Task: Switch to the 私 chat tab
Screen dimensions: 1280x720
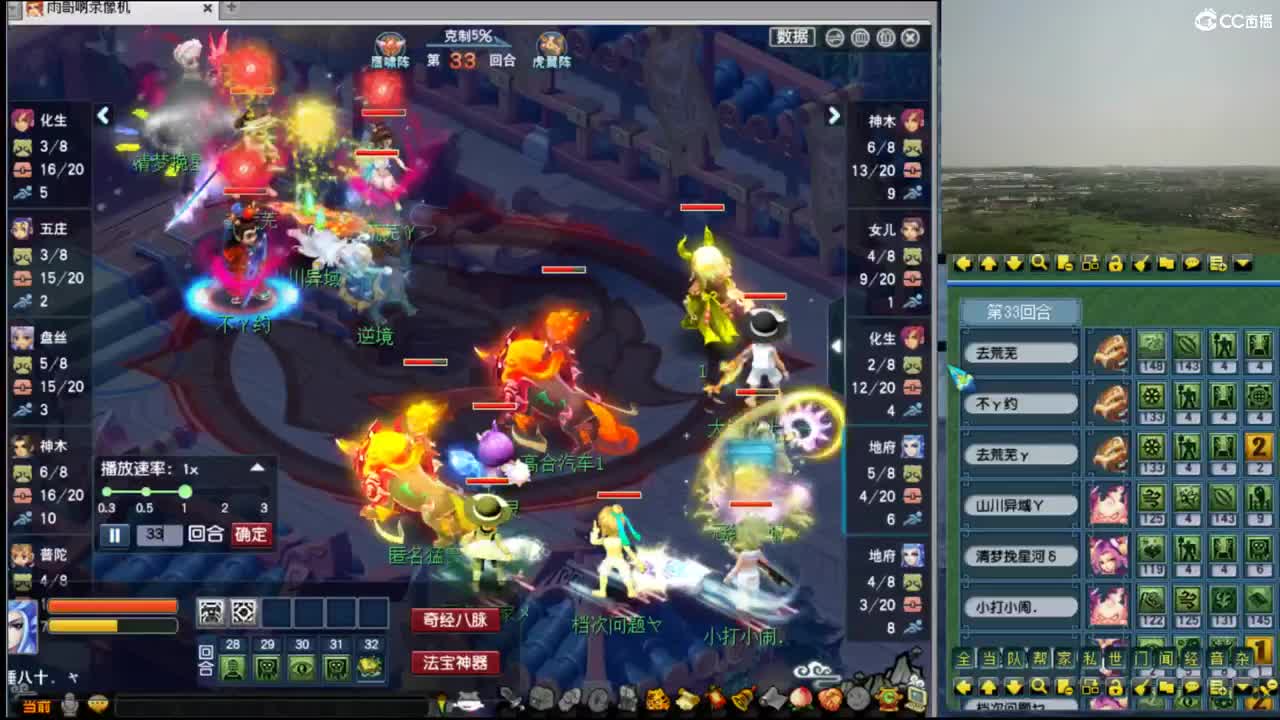Action: coord(1092,658)
